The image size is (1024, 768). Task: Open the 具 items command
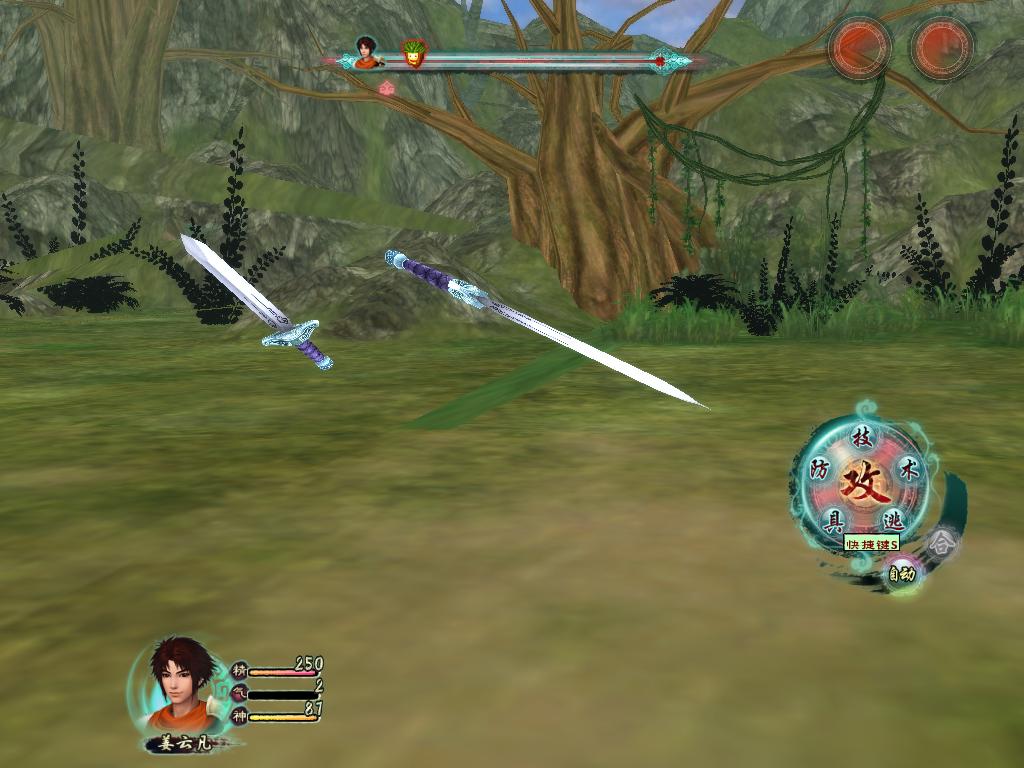832,520
